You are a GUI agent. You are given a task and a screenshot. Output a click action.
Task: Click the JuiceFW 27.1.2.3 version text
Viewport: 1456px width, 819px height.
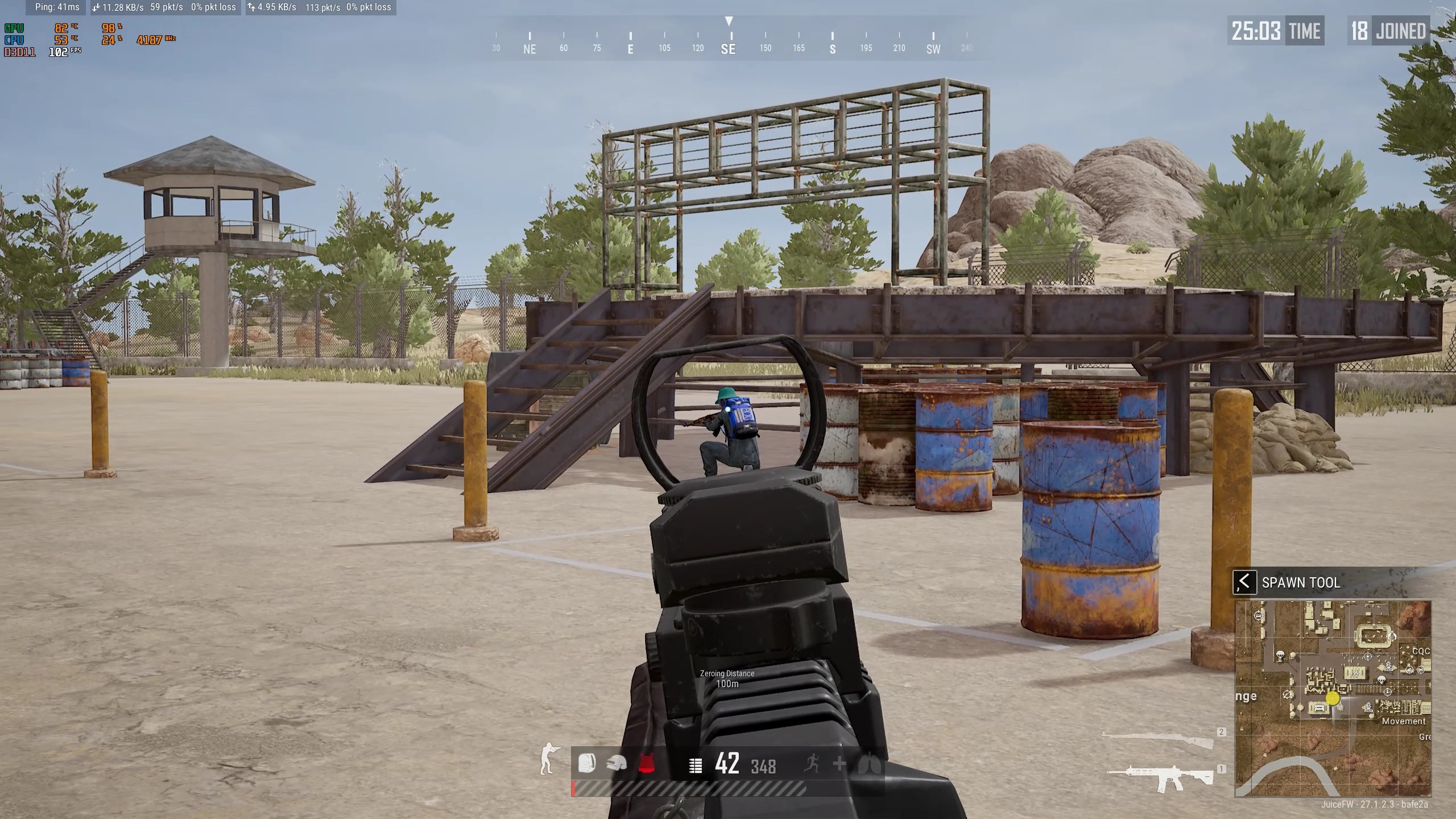tap(1375, 805)
